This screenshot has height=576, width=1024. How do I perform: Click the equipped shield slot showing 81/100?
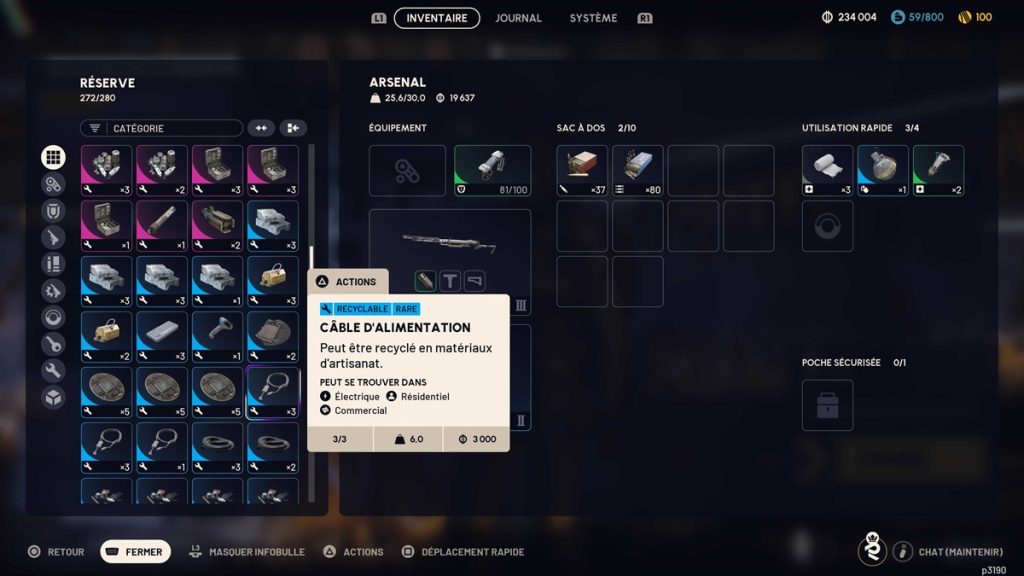(x=492, y=171)
